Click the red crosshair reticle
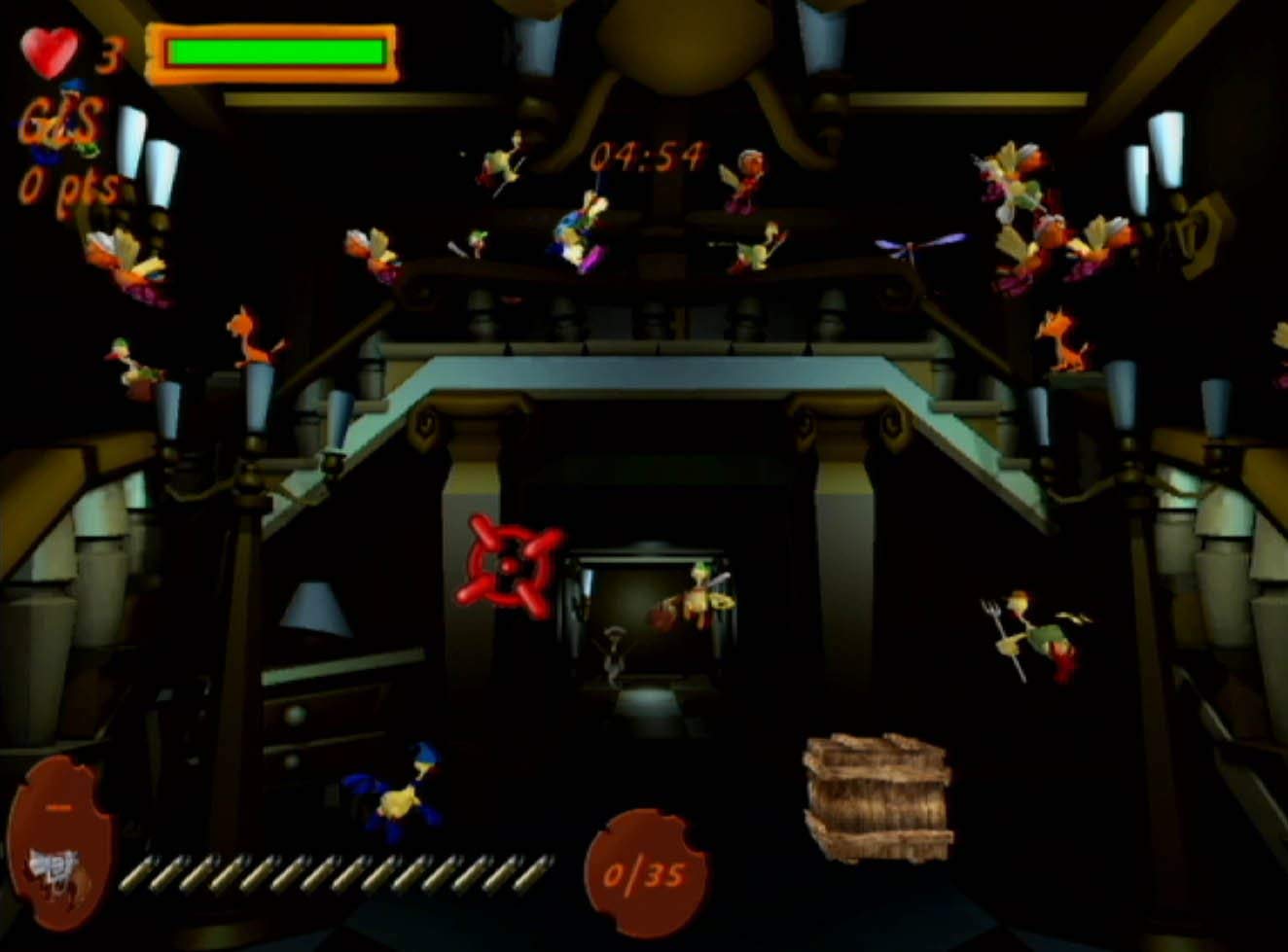This screenshot has width=1288, height=952. [x=511, y=564]
